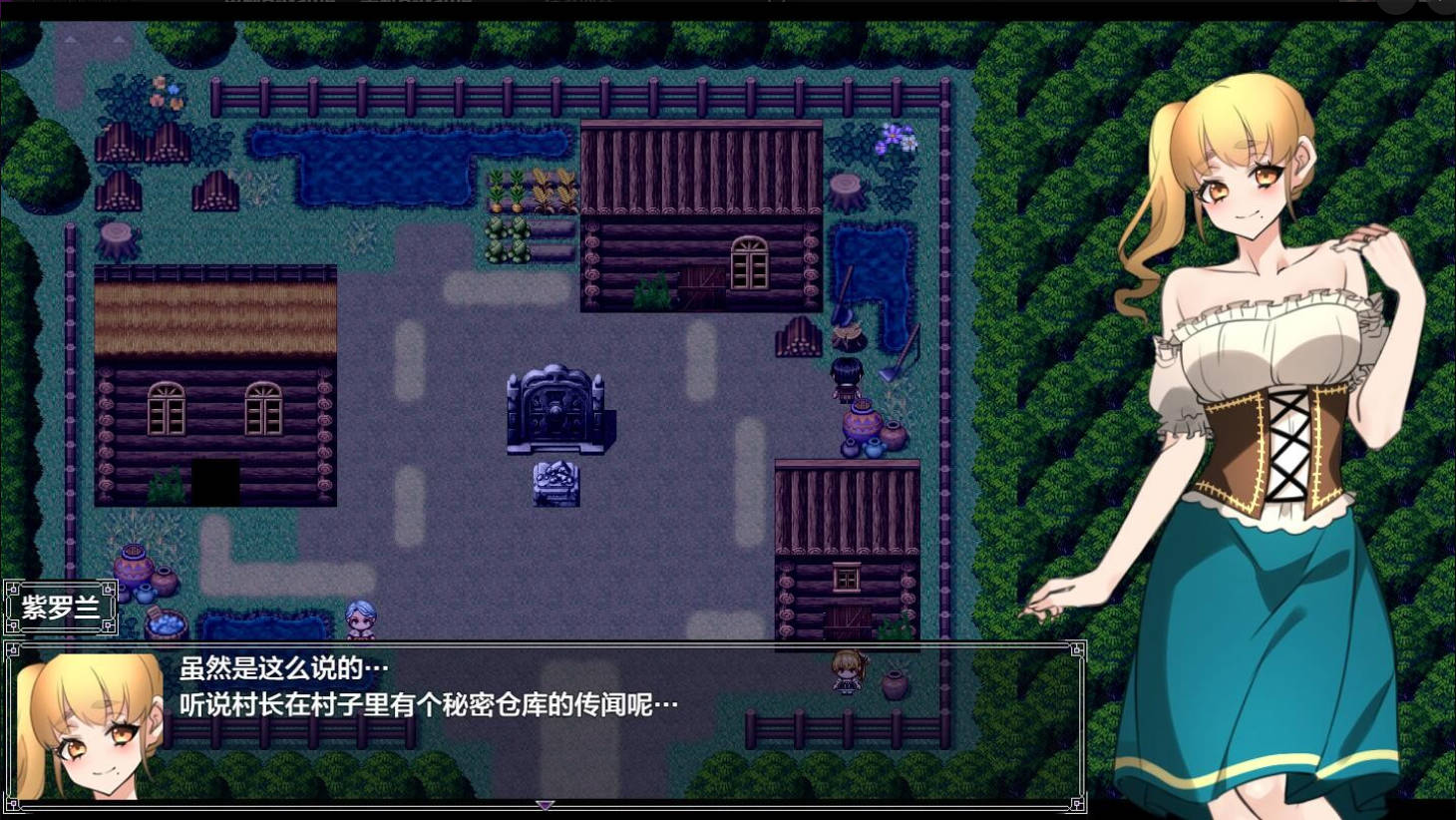1456x820 pixels.
Task: Click the 紫罗兰 name tag
Action: [60, 605]
